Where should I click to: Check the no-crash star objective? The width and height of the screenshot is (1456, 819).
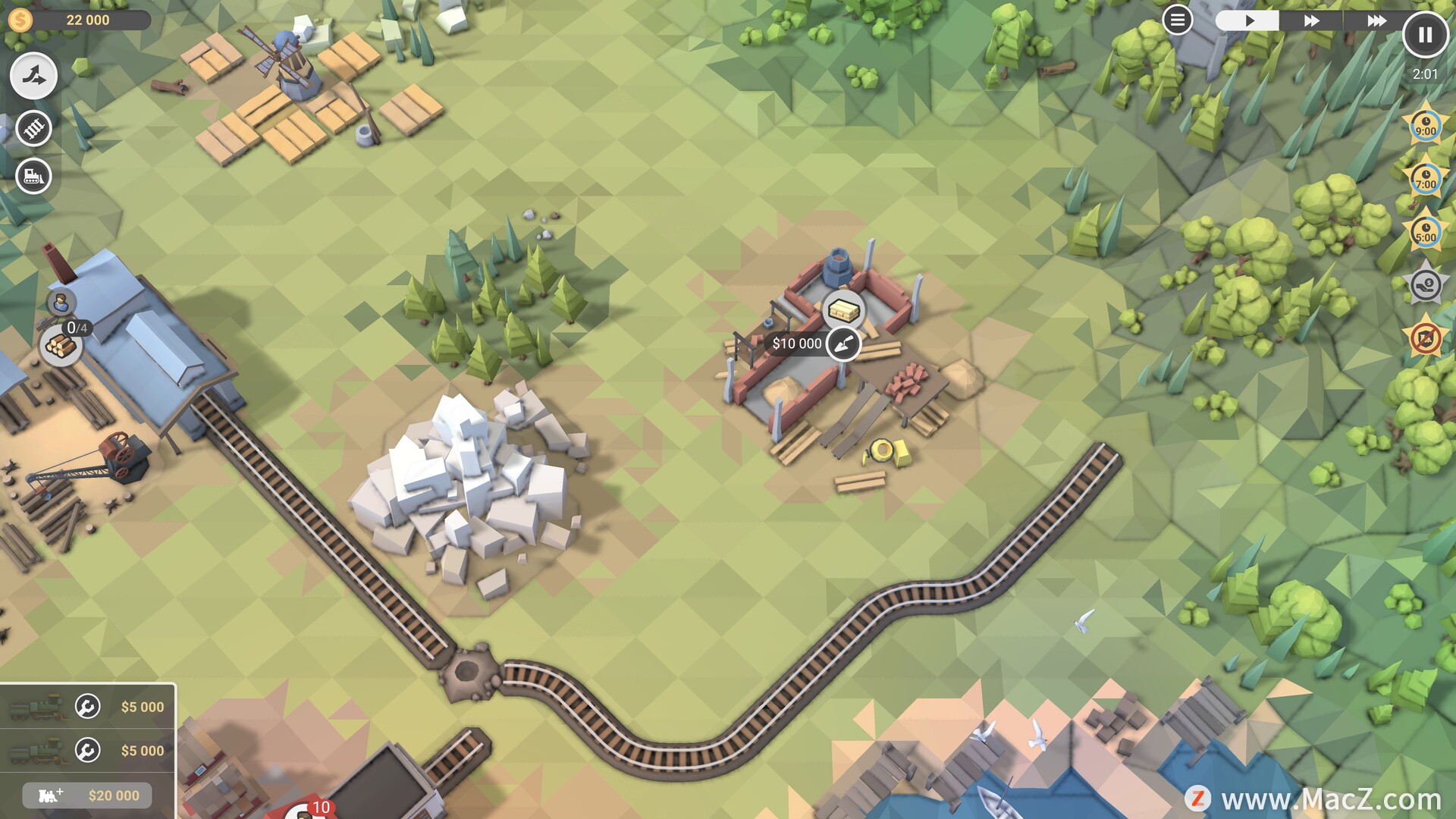click(x=1425, y=339)
